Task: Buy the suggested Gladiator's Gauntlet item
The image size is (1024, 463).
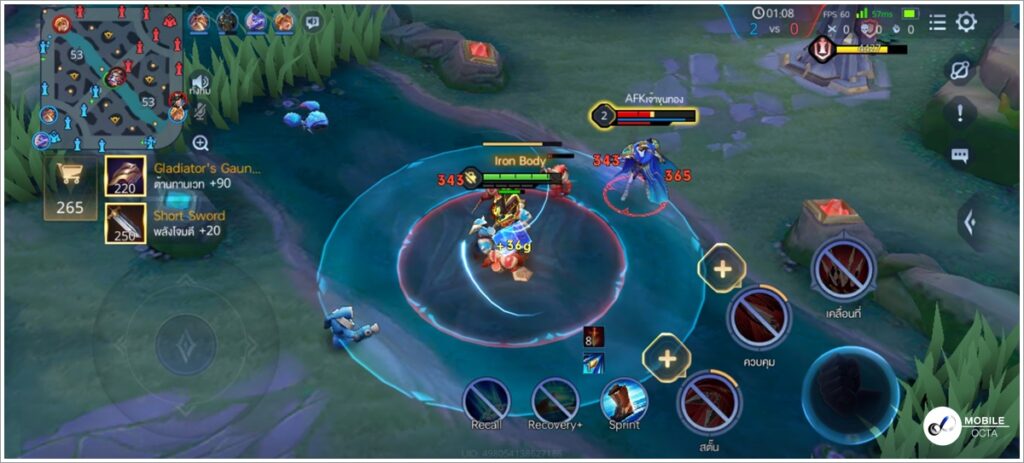Action: tap(126, 176)
